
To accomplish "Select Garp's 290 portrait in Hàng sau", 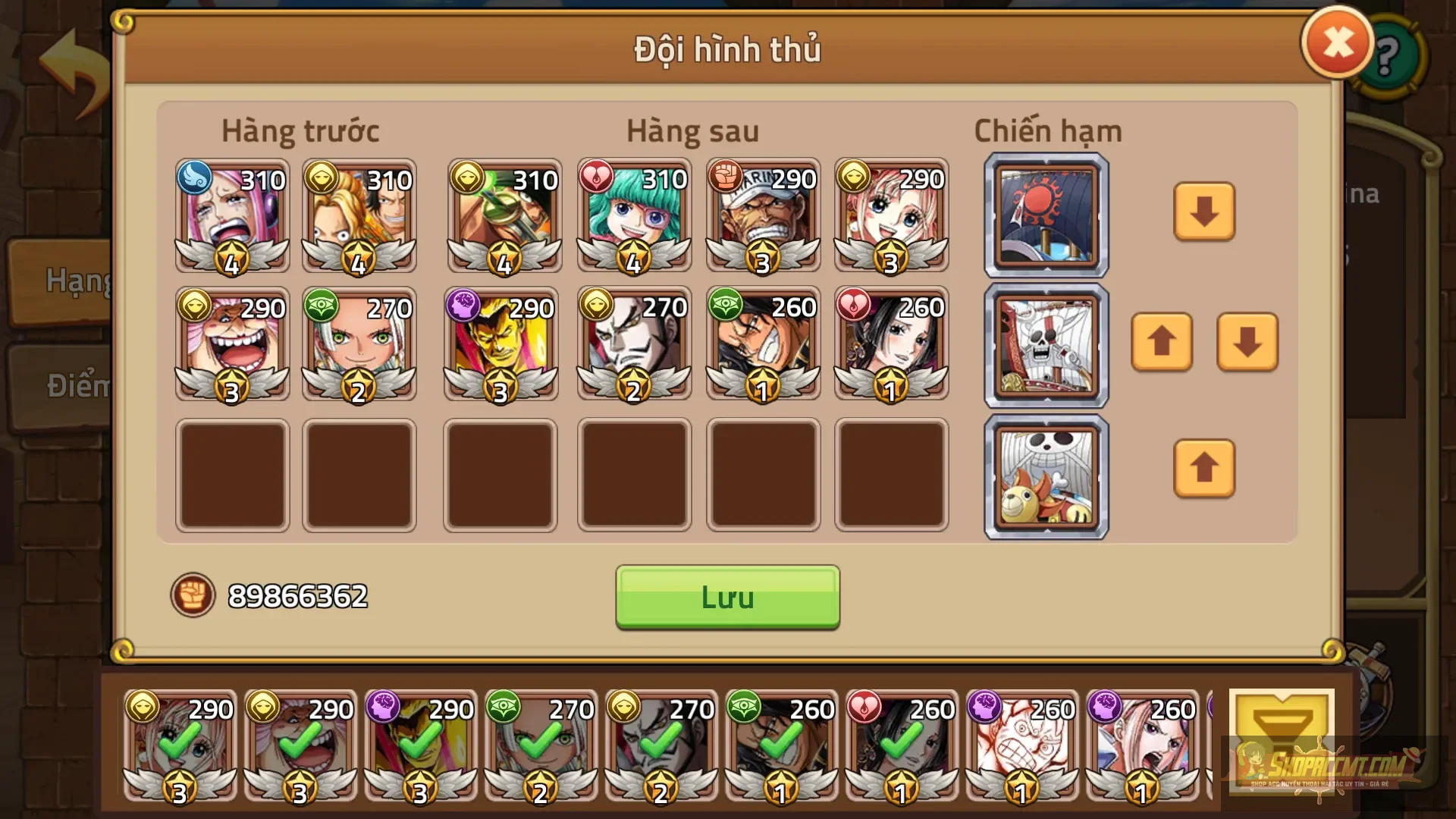I will 763,216.
